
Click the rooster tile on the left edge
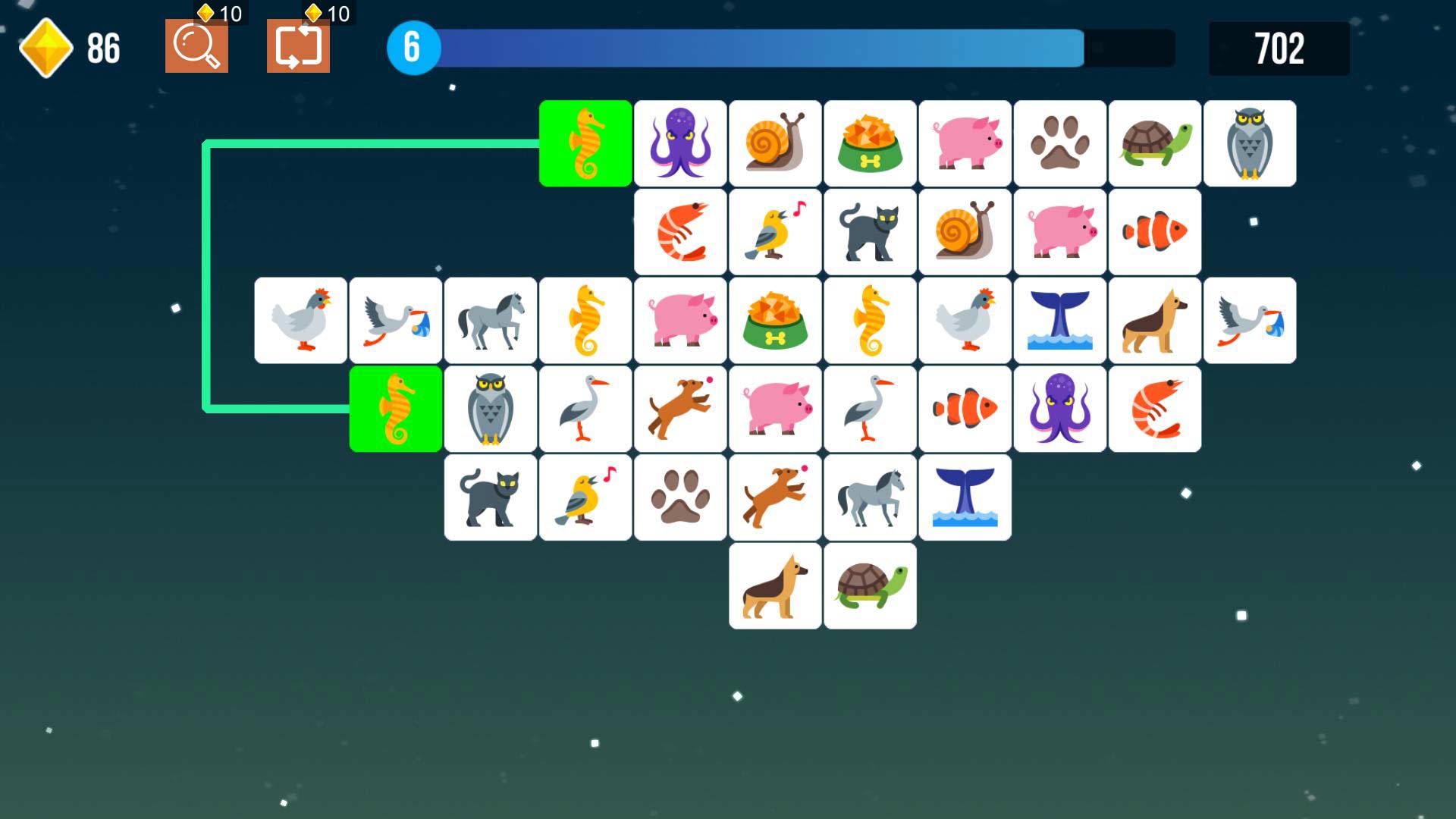(300, 319)
